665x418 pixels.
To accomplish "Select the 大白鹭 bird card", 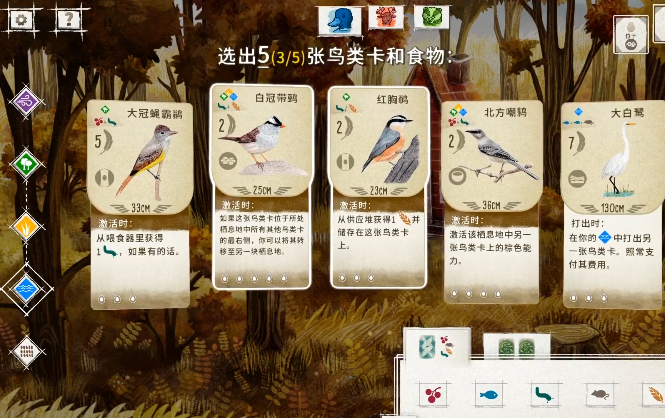I will coord(608,200).
